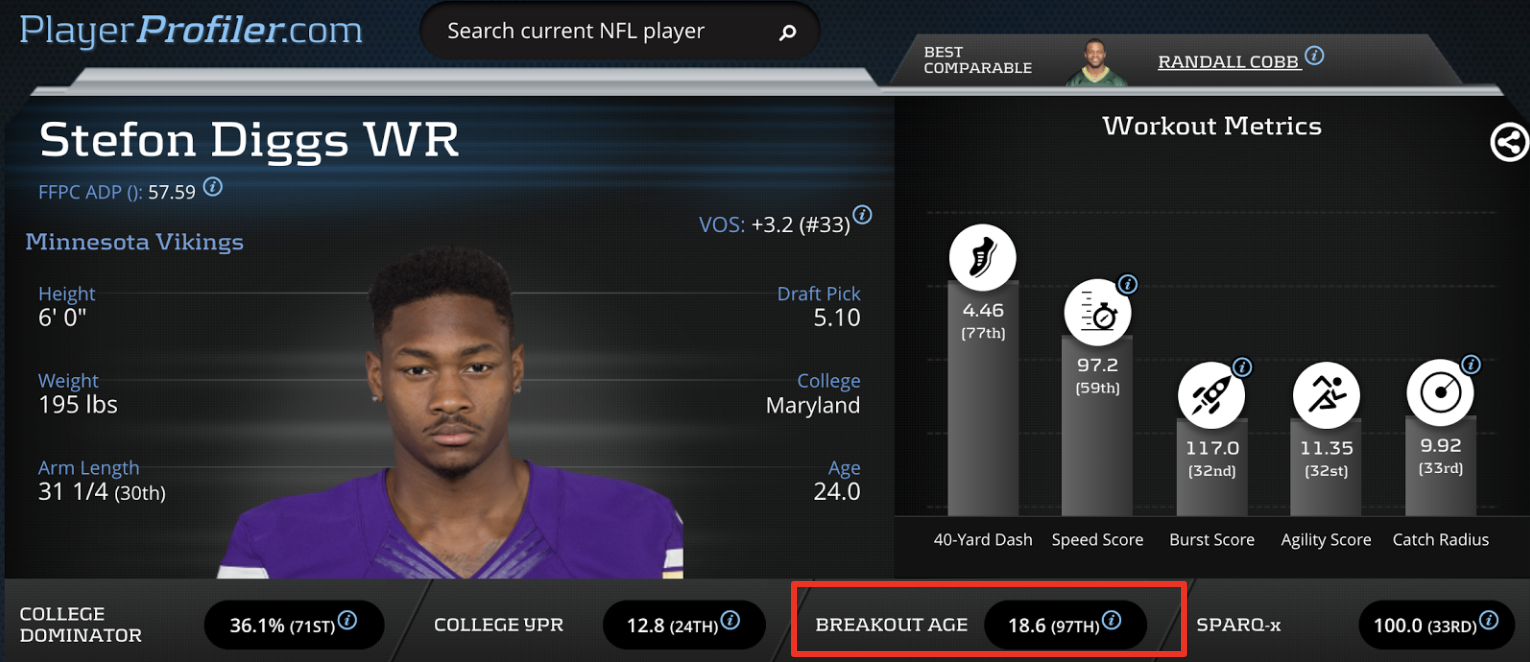Show the VOS info tooltip icon
The image size is (1530, 662).
click(862, 215)
